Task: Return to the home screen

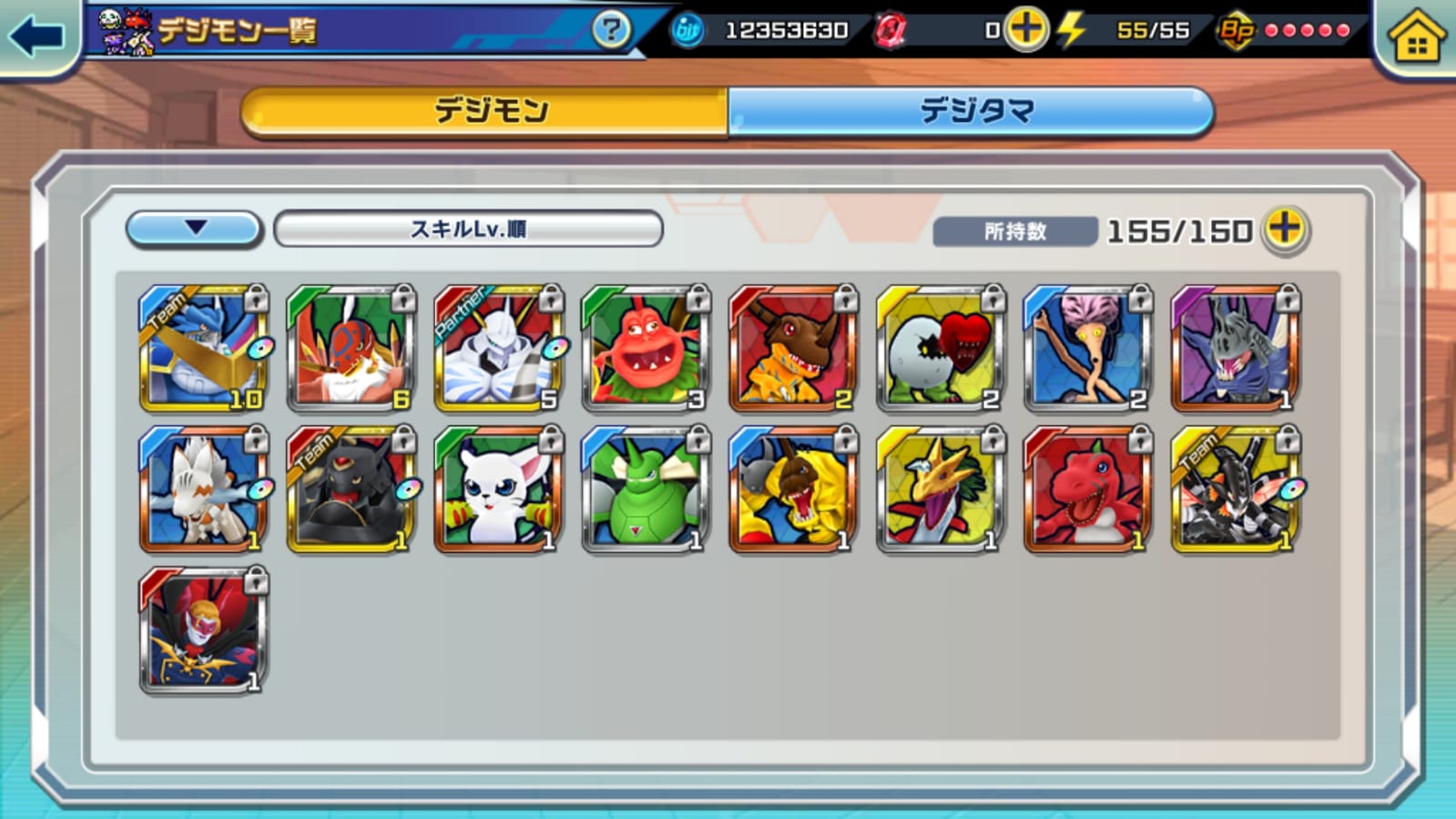Action: point(1416,38)
